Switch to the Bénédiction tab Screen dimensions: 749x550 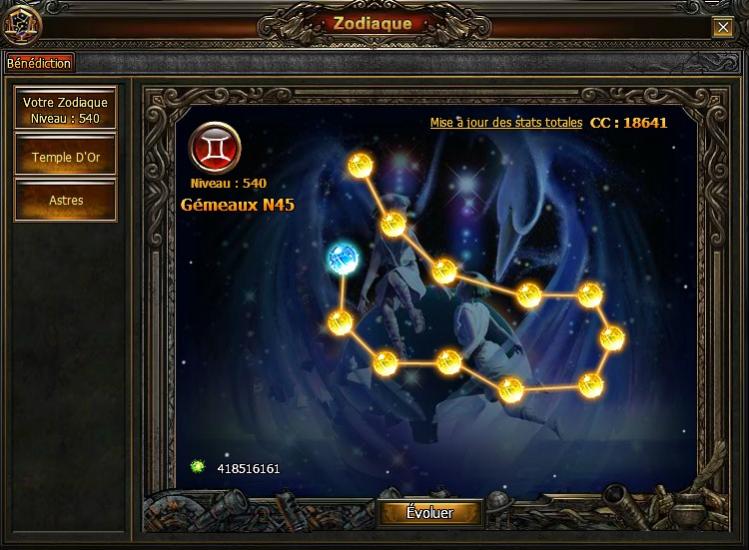39,63
